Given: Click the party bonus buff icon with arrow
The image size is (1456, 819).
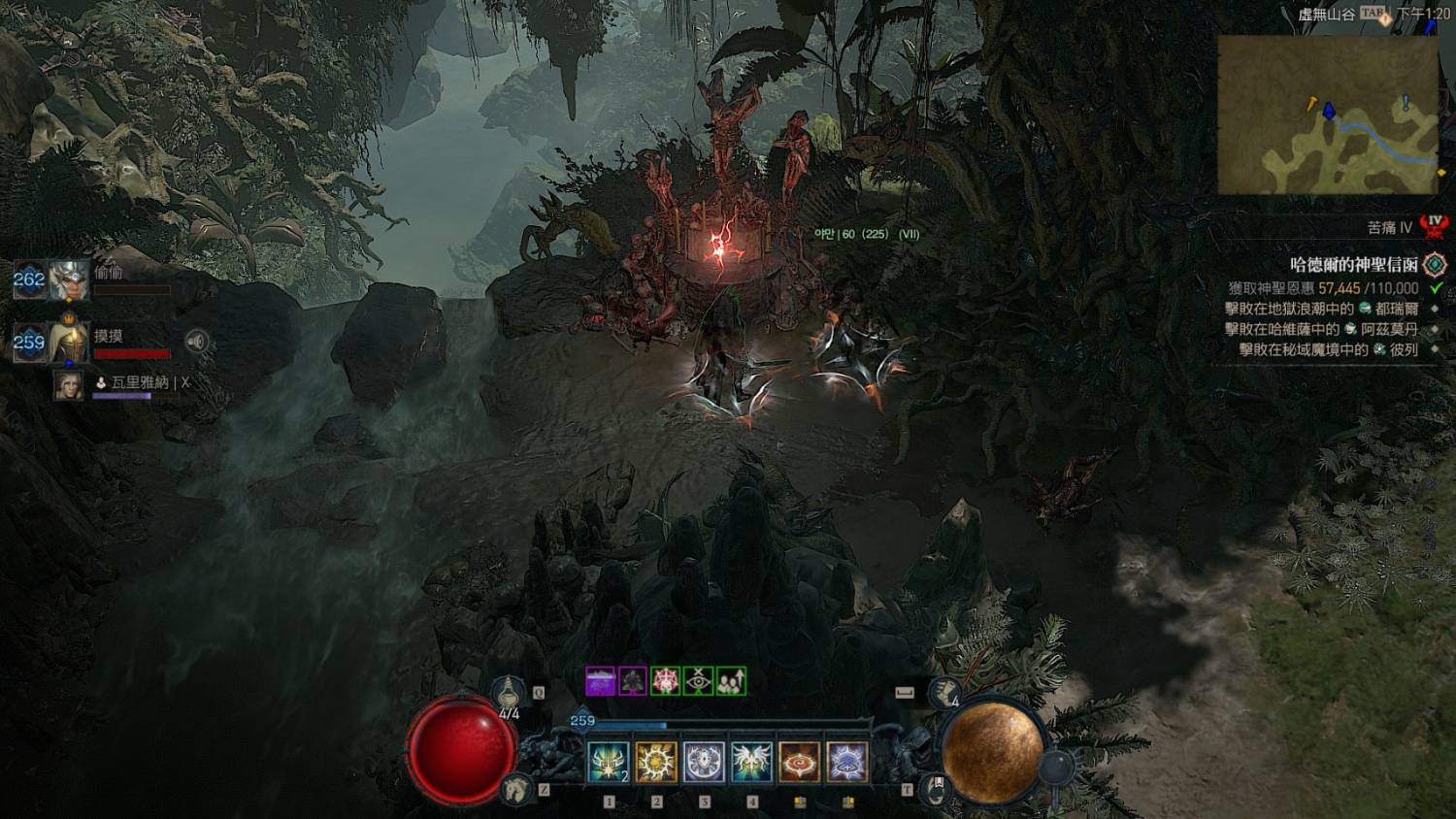Looking at the screenshot, I should [x=732, y=681].
